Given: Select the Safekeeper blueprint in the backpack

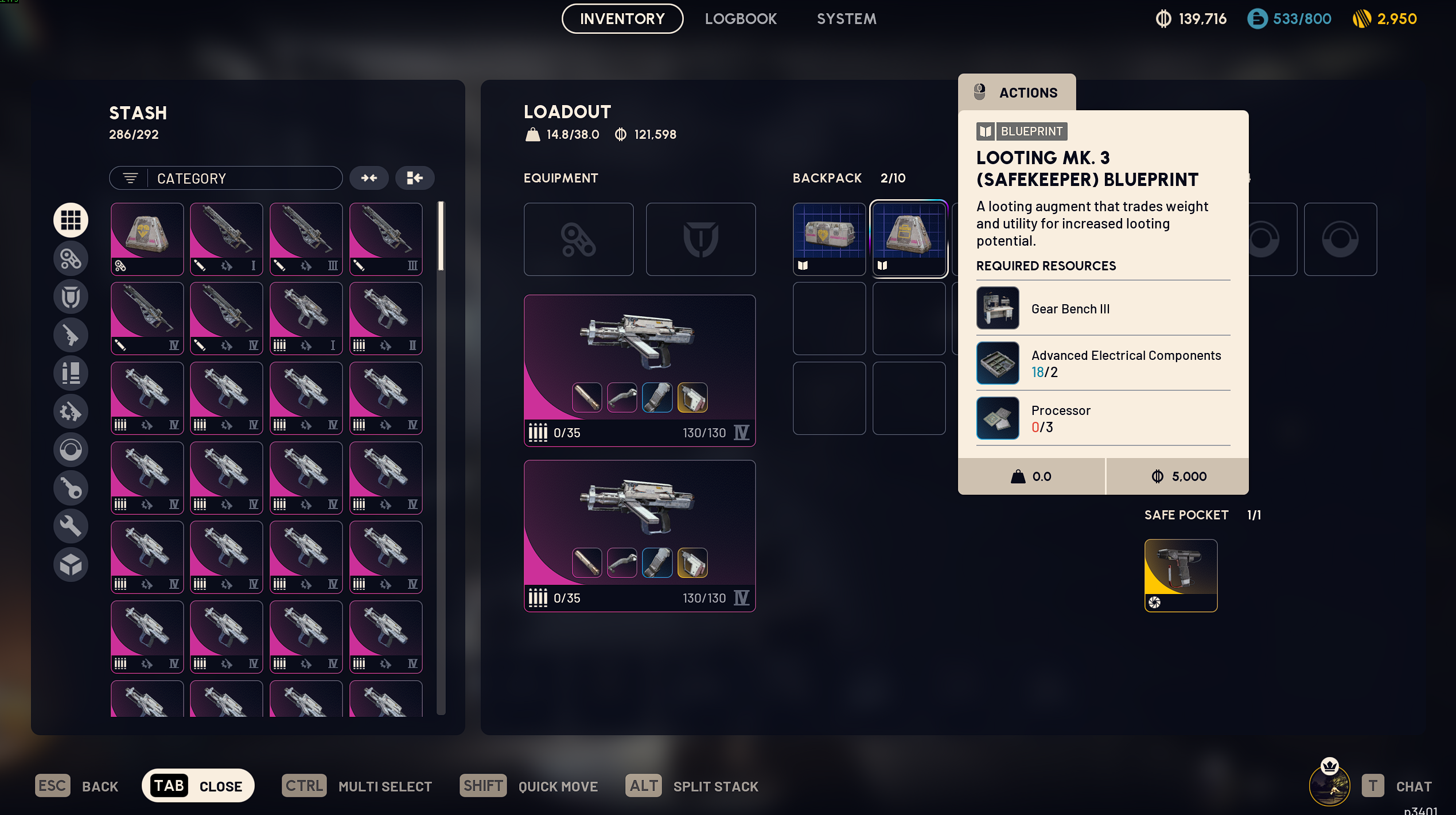Looking at the screenshot, I should (909, 239).
